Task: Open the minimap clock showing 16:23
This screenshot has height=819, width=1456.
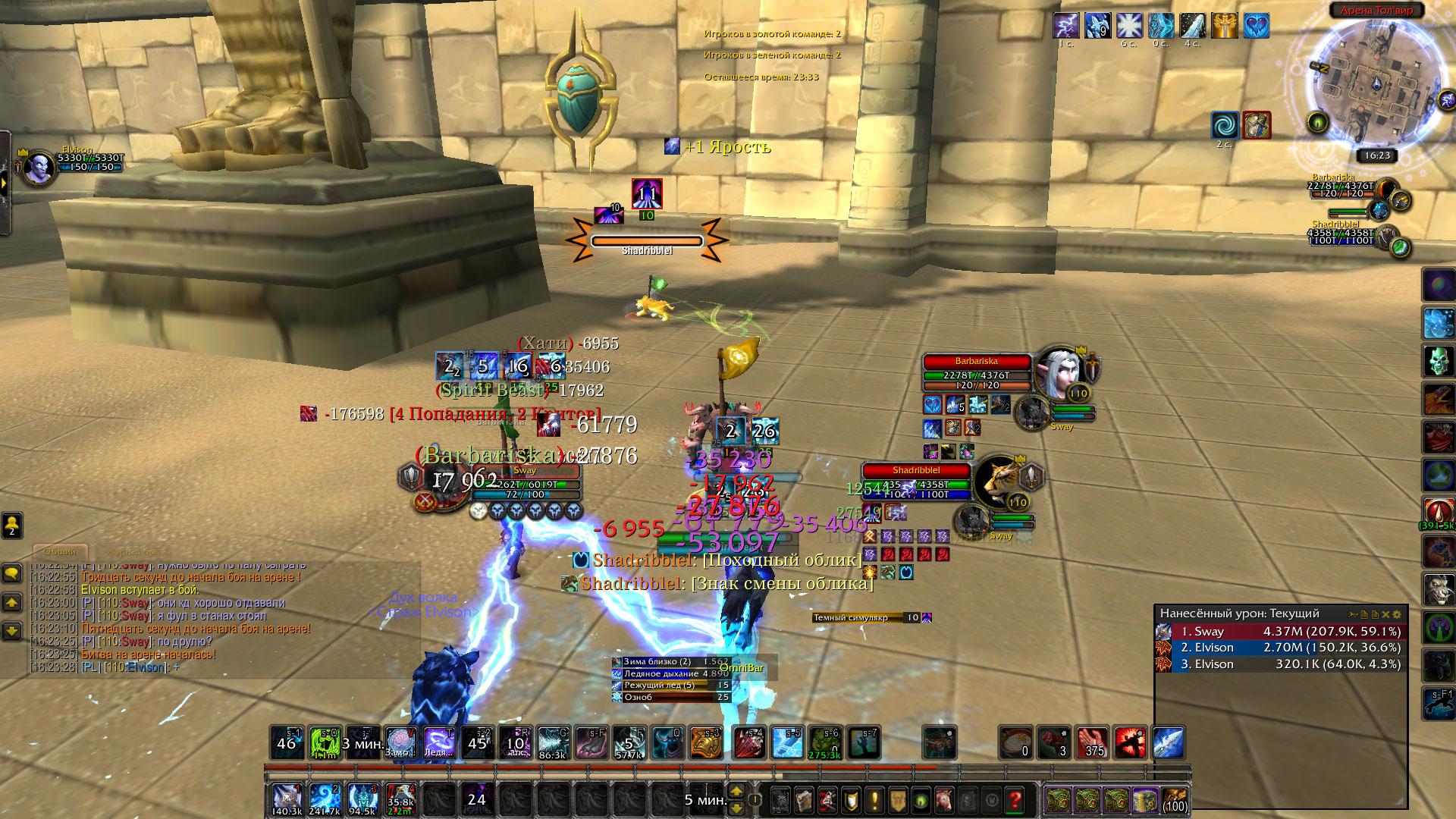Action: 1376,155
